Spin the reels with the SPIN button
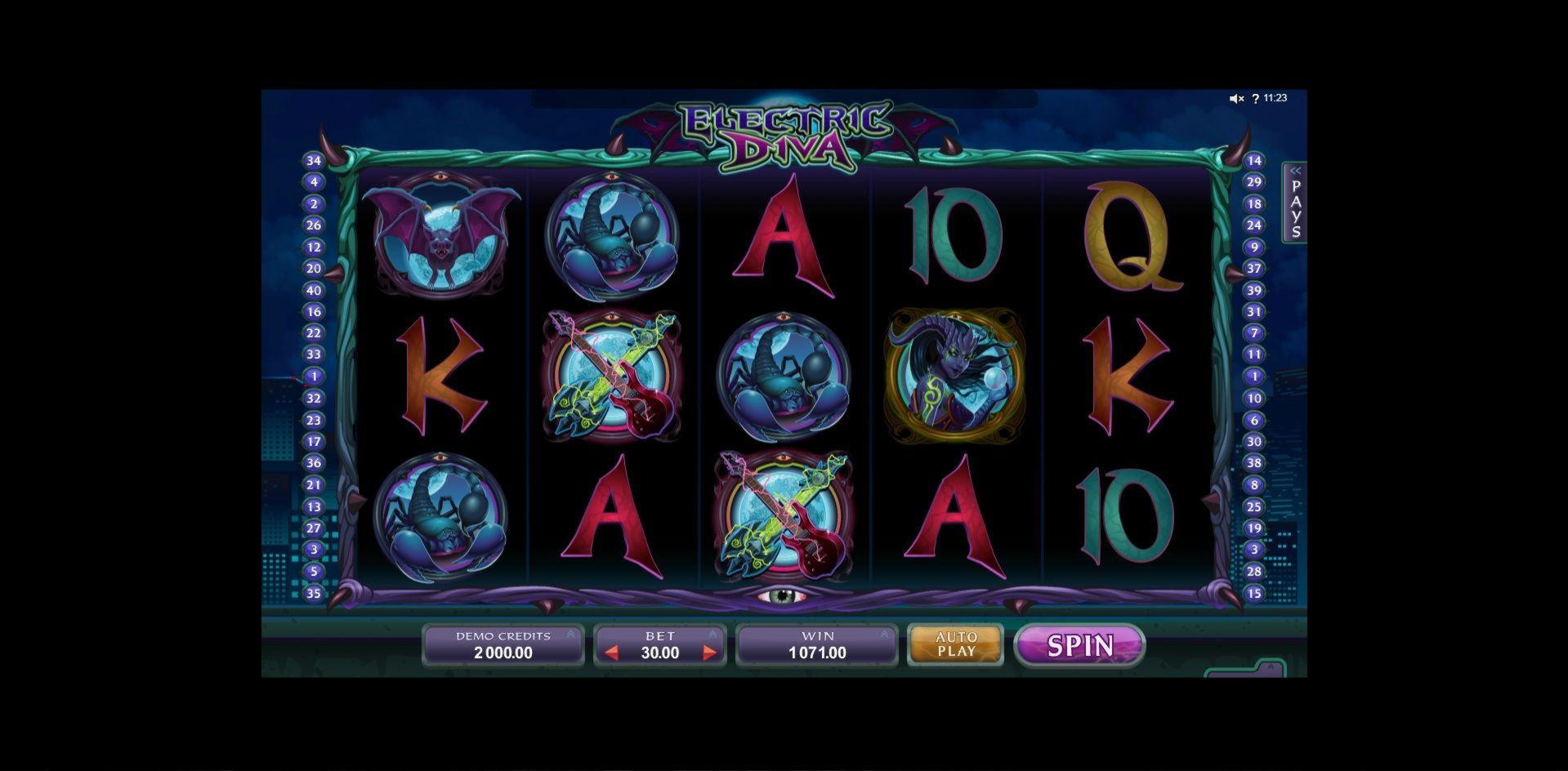The width and height of the screenshot is (1568, 771). pos(1079,646)
